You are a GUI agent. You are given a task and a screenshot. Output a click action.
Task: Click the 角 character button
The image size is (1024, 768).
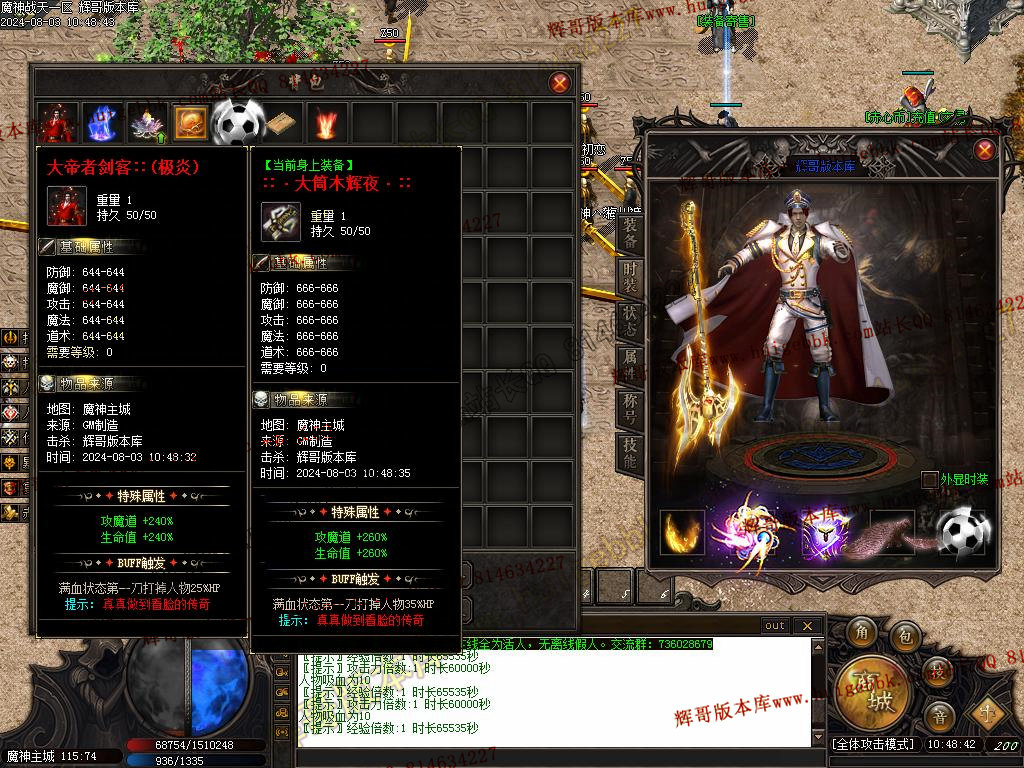tap(860, 633)
